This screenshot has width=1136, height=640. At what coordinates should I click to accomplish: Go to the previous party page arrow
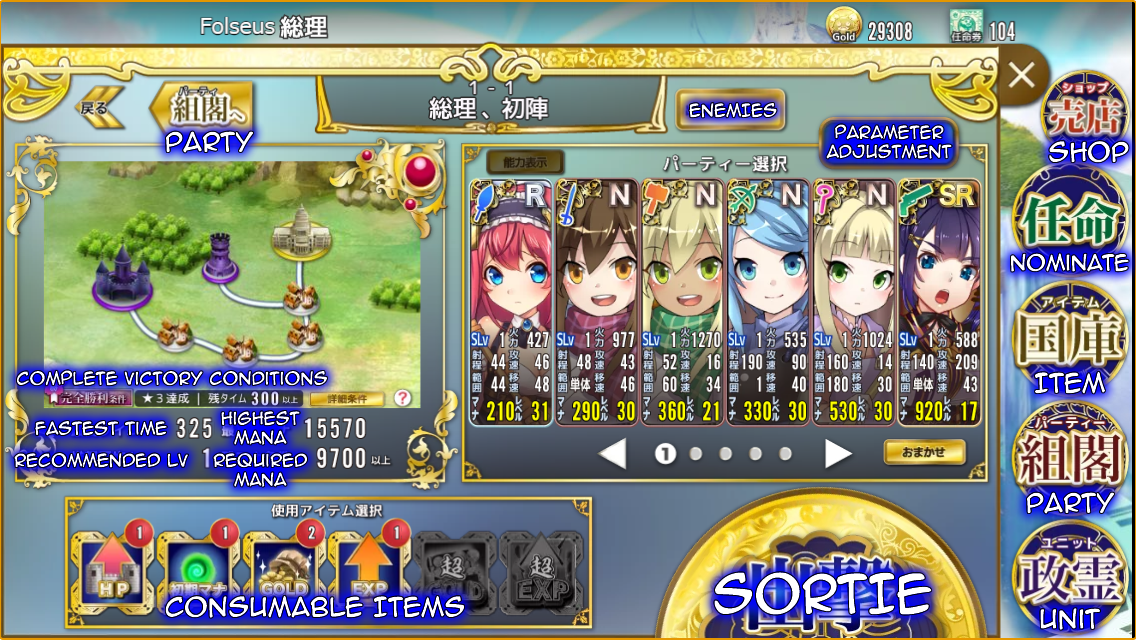[x=612, y=454]
